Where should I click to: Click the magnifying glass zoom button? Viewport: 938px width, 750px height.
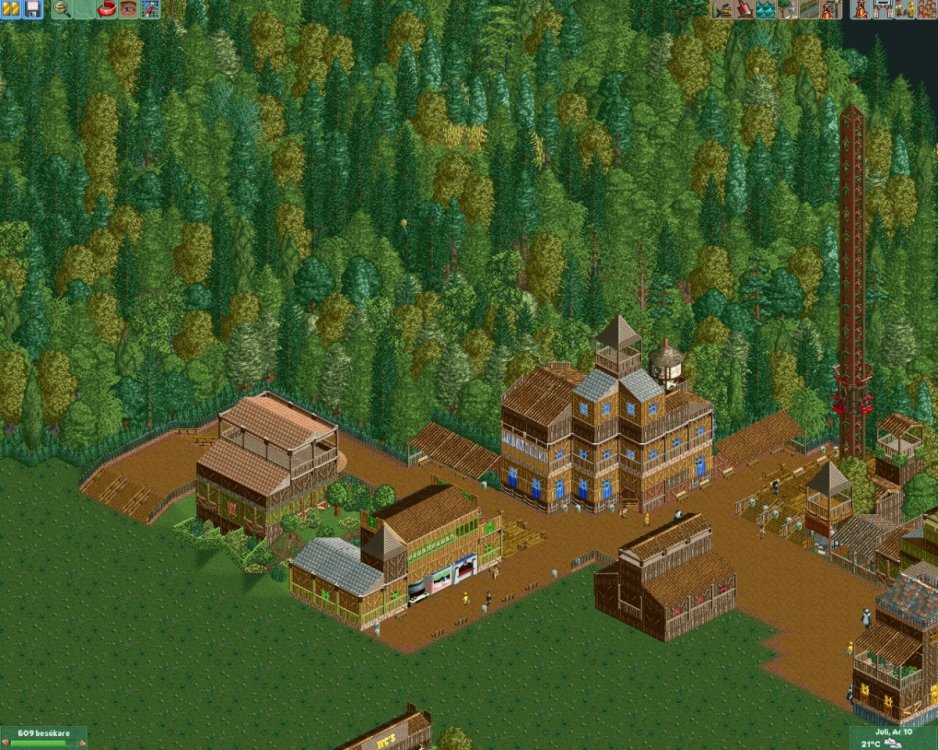coord(61,9)
